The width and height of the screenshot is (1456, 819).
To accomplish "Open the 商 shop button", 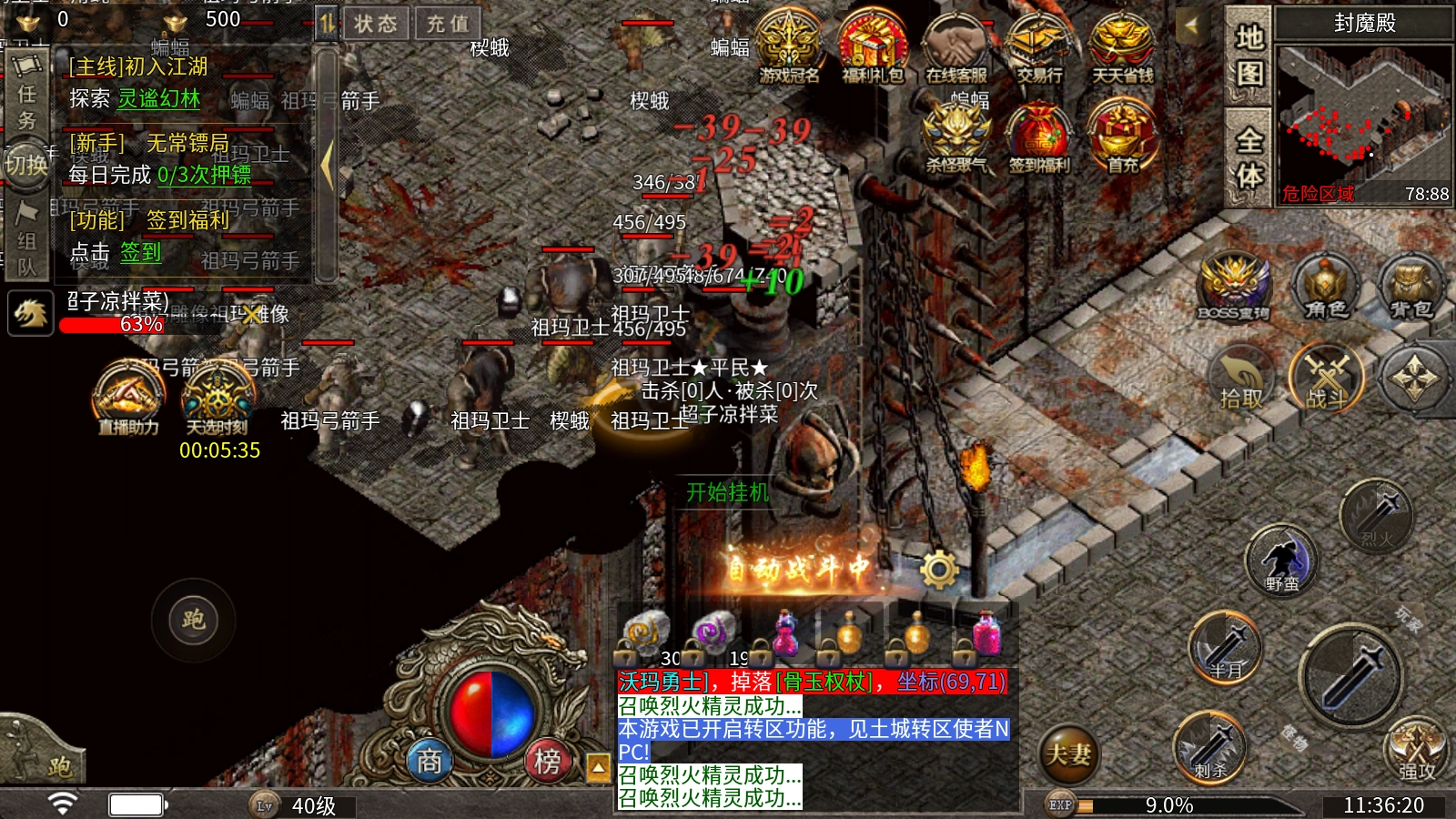I will click(x=430, y=760).
